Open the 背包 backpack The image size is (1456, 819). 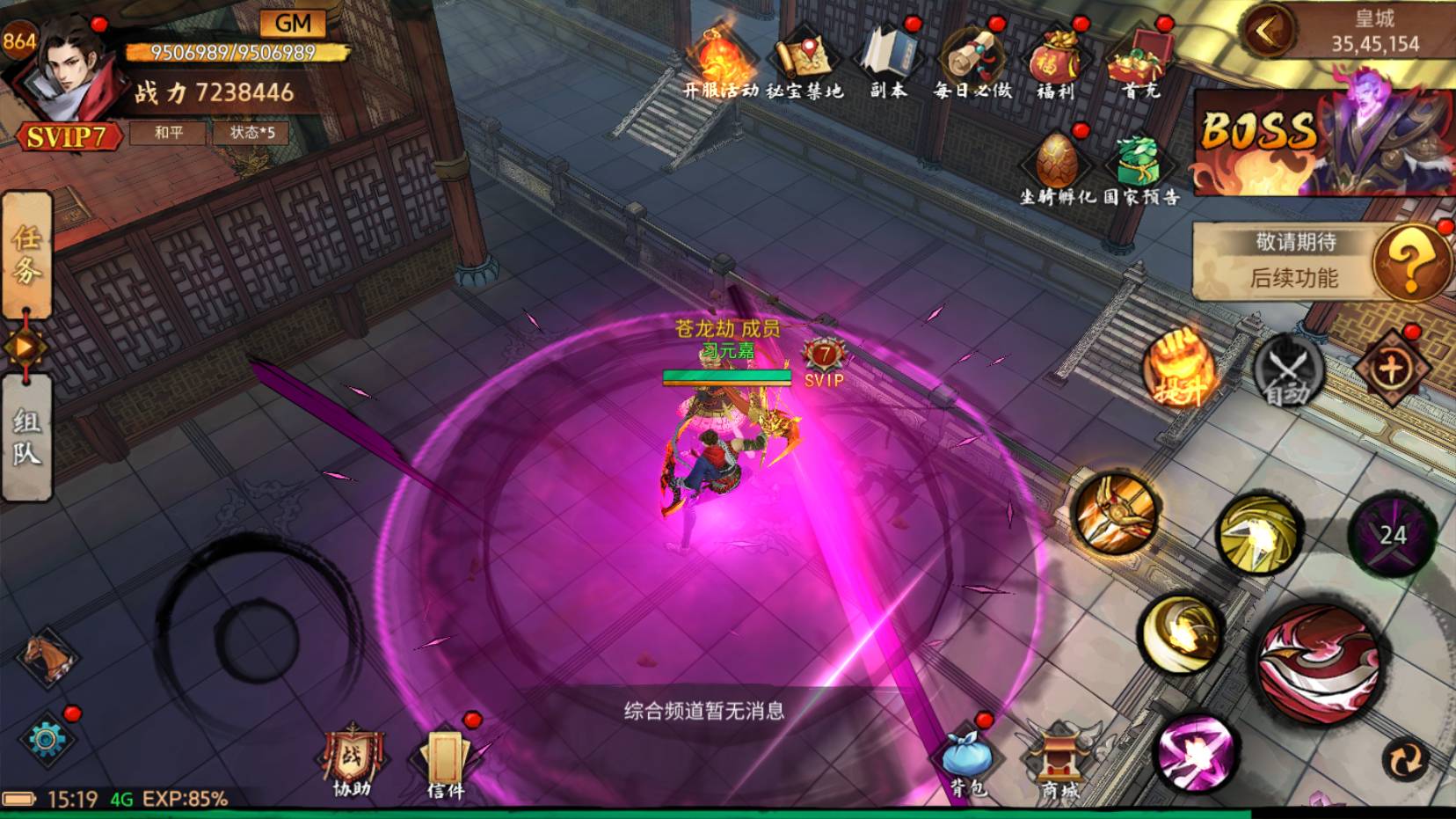click(967, 760)
